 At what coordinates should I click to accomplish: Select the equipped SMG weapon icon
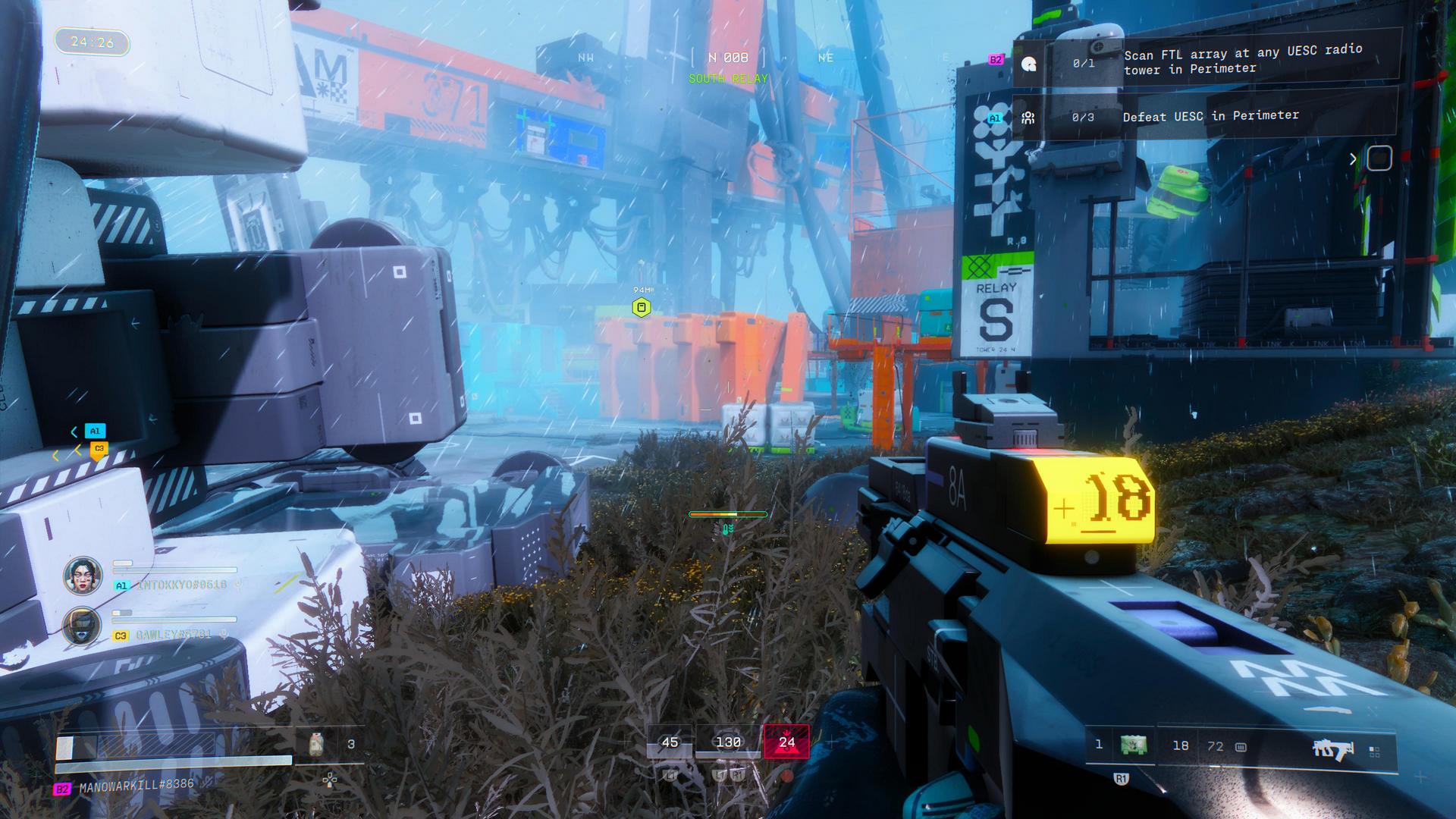pos(1332,749)
